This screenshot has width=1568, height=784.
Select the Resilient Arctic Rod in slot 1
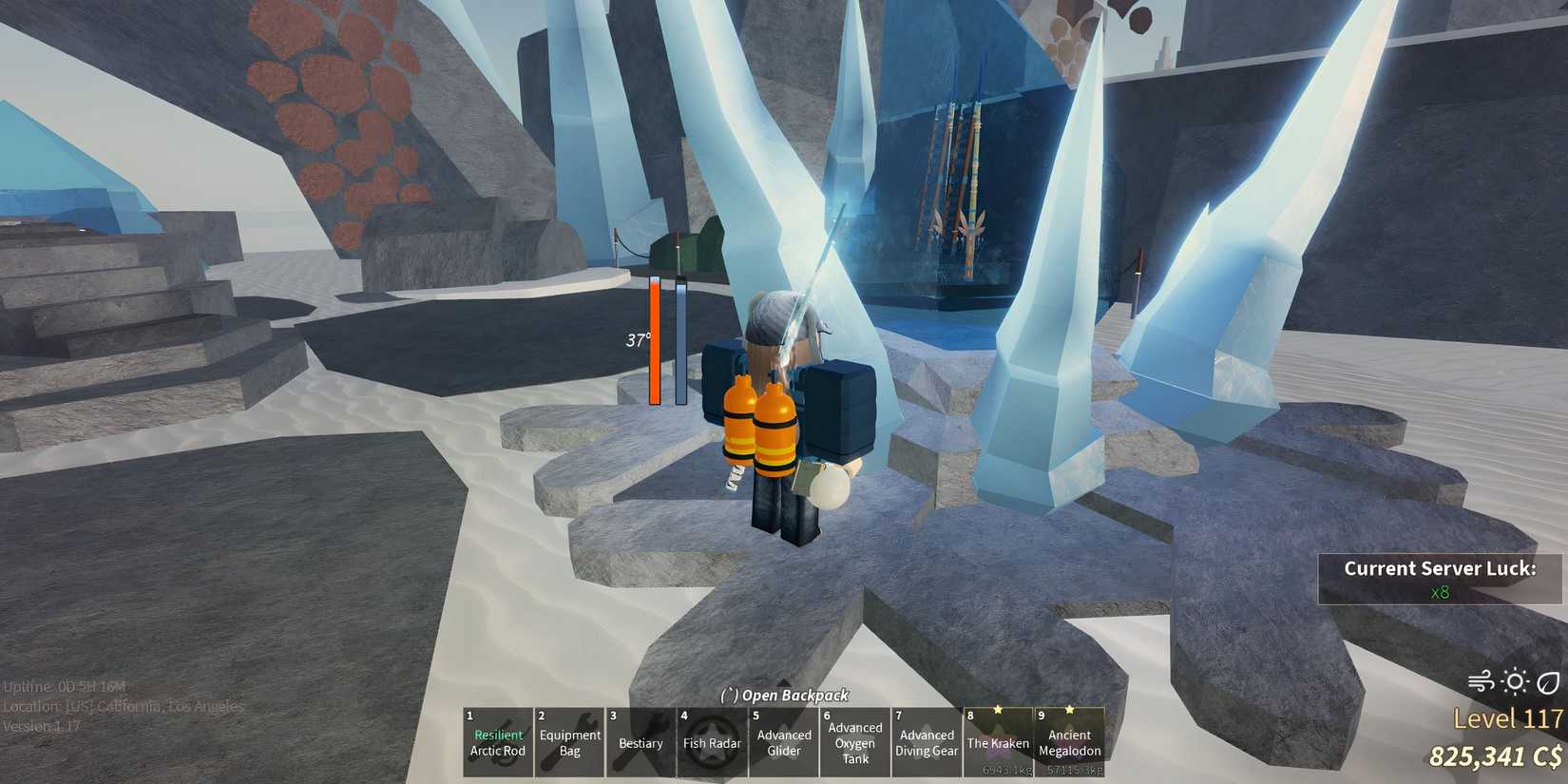[x=497, y=741]
